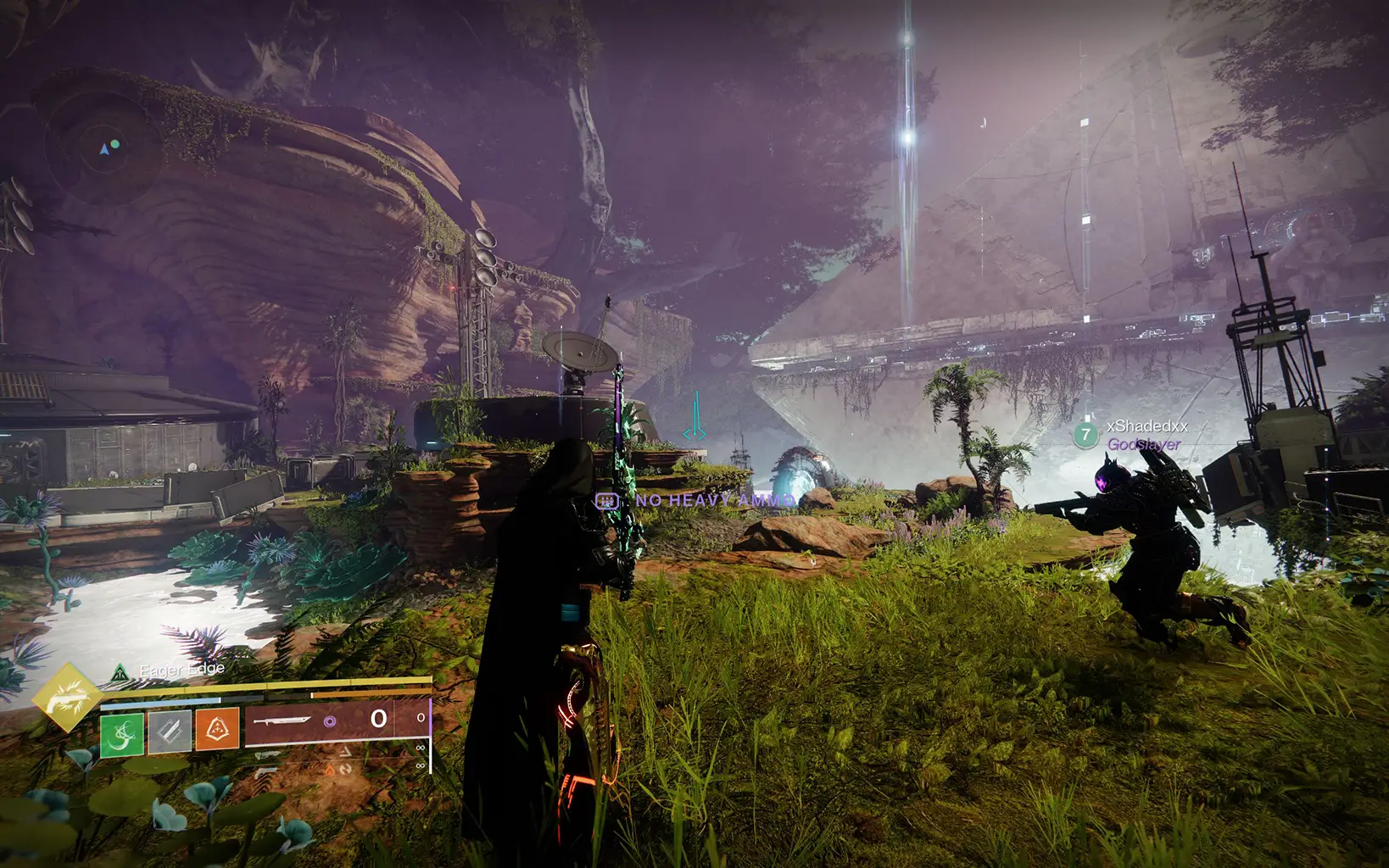Activate the golden gun super icon

tap(66, 698)
